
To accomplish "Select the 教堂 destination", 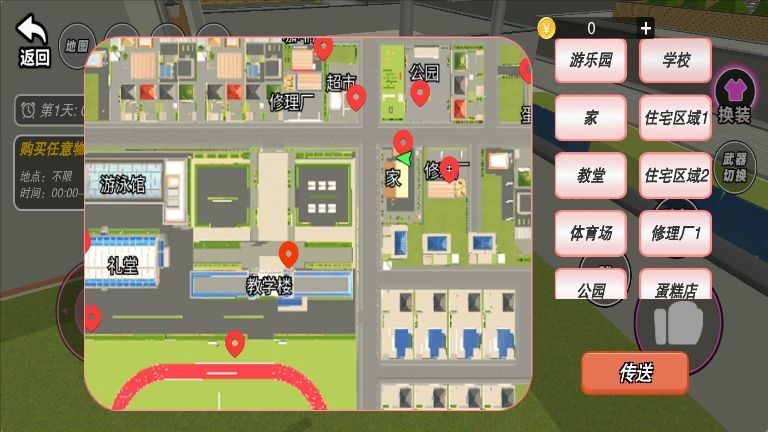I will click(590, 175).
